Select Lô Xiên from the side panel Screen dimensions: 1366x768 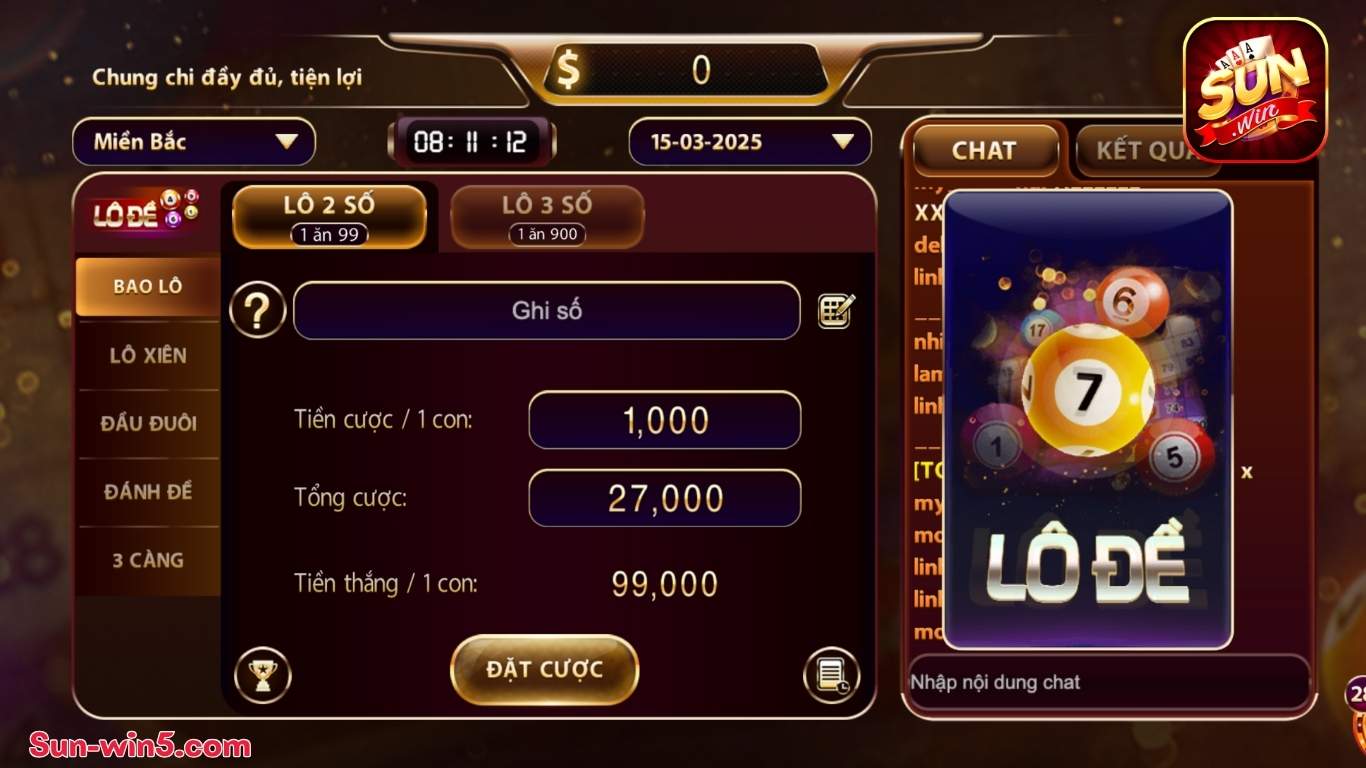click(147, 355)
